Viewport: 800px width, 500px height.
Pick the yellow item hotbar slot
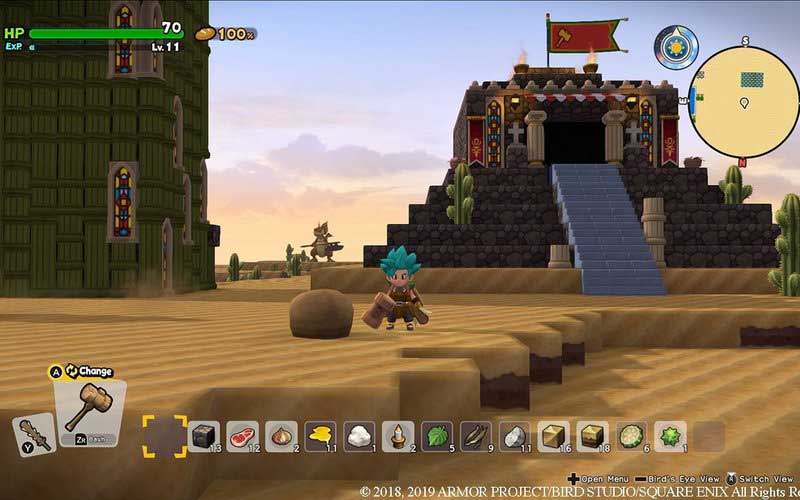coord(320,435)
